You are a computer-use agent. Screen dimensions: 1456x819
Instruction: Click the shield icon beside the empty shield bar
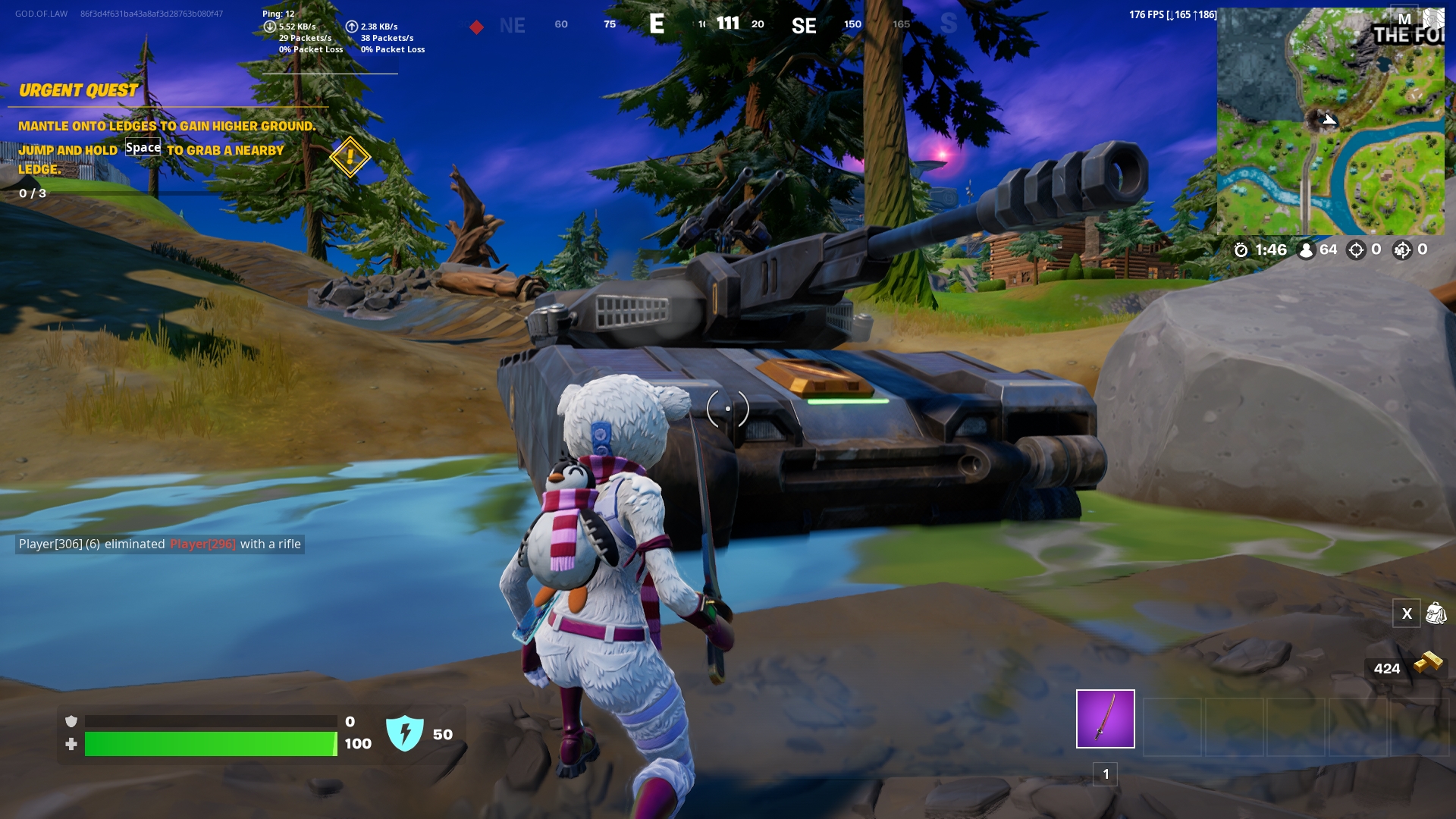point(72,721)
